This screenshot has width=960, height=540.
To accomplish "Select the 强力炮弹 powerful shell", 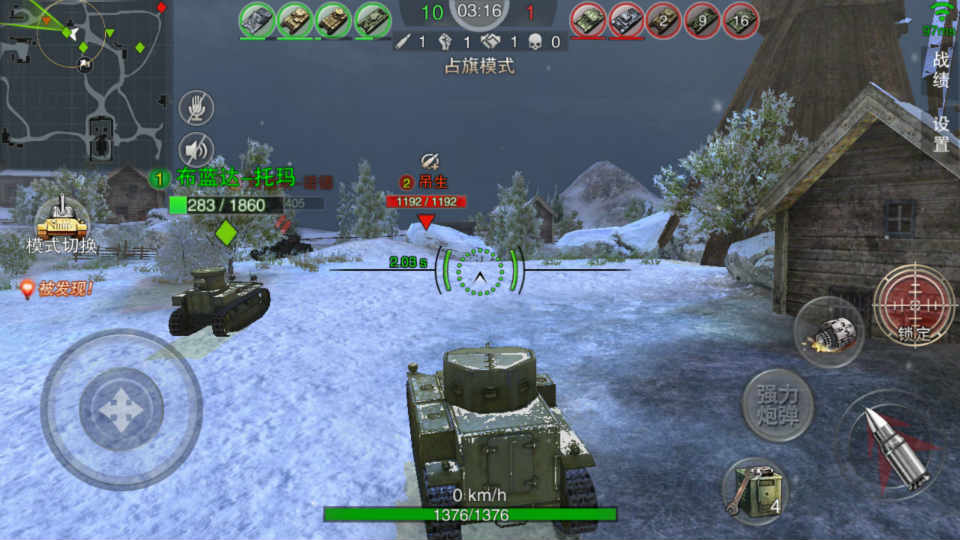I will coord(777,405).
